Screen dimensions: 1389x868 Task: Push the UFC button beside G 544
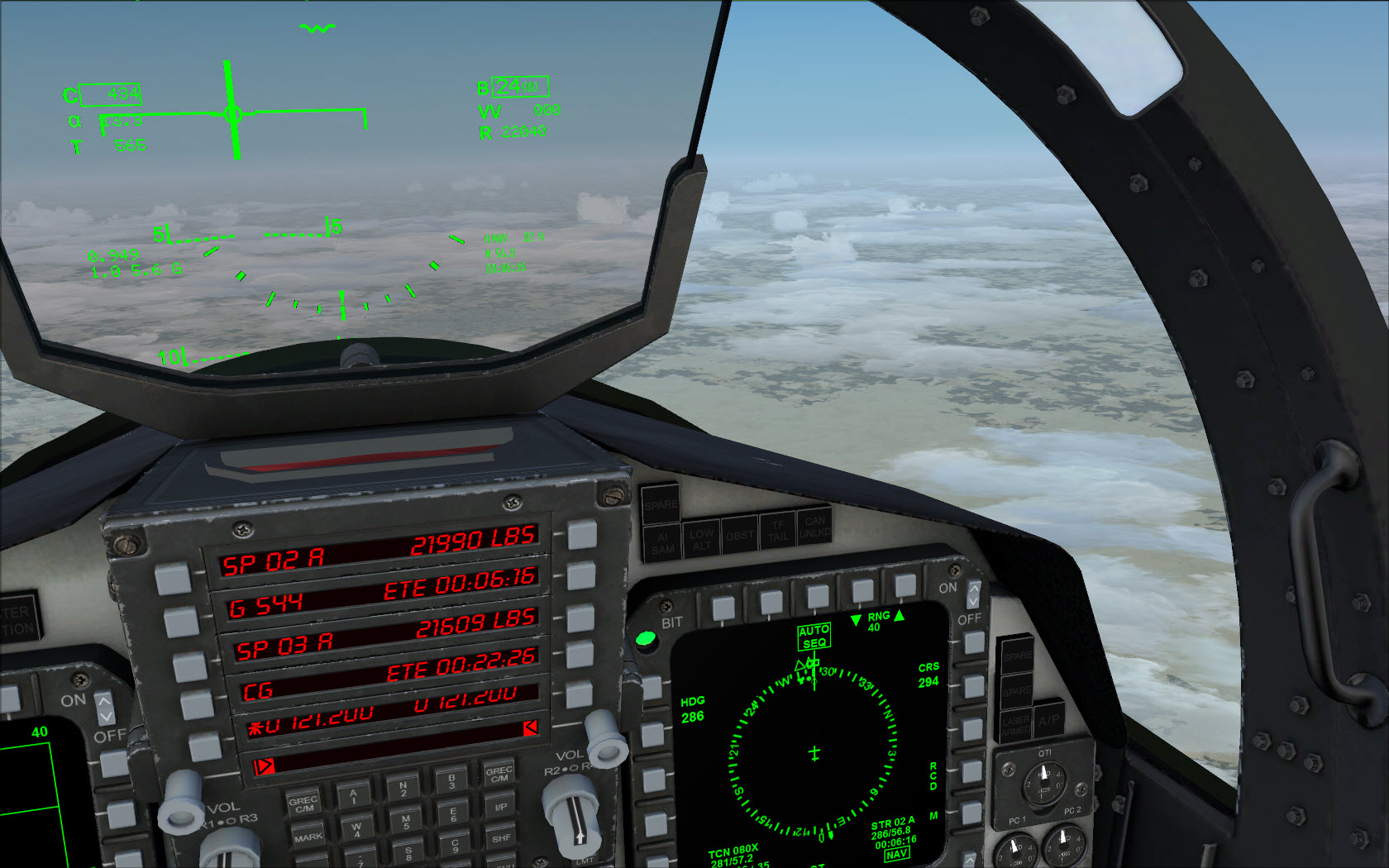(x=181, y=622)
